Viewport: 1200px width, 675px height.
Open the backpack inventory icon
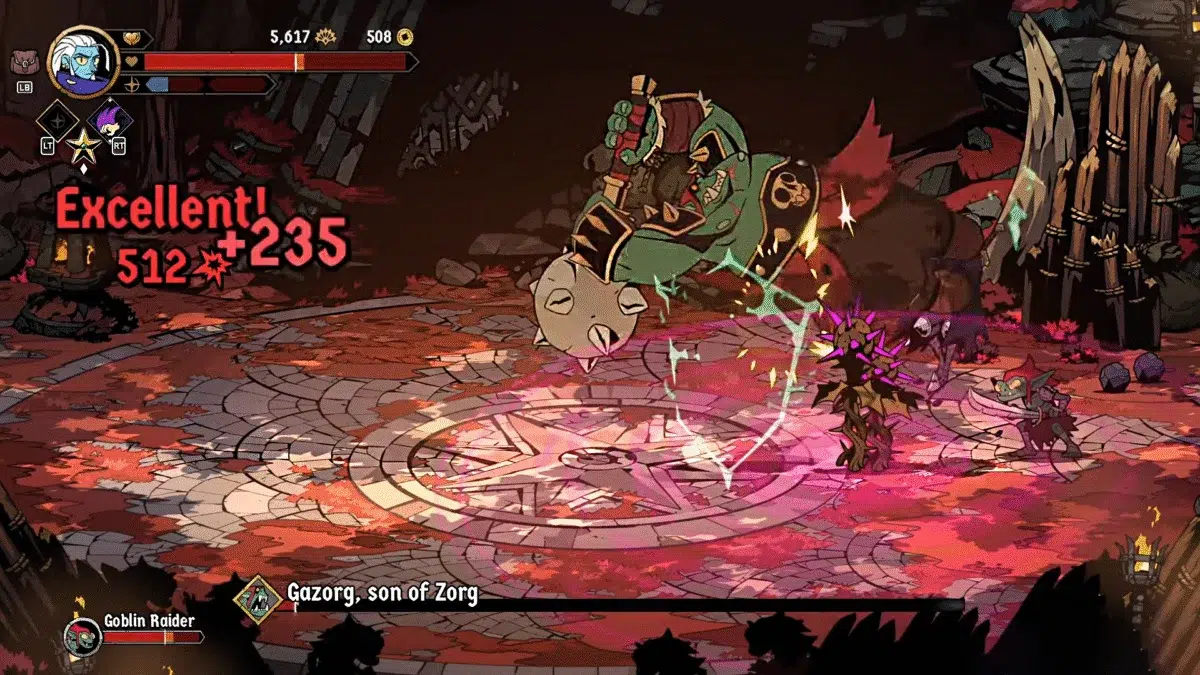23,63
